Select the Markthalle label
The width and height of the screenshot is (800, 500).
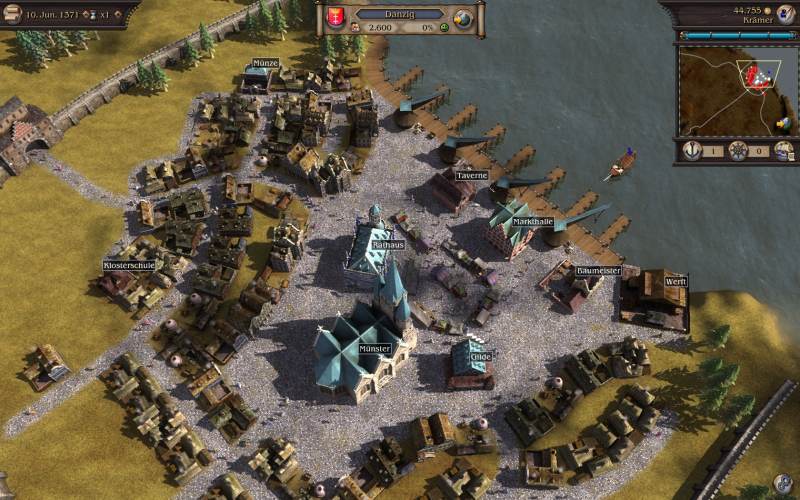(x=534, y=221)
